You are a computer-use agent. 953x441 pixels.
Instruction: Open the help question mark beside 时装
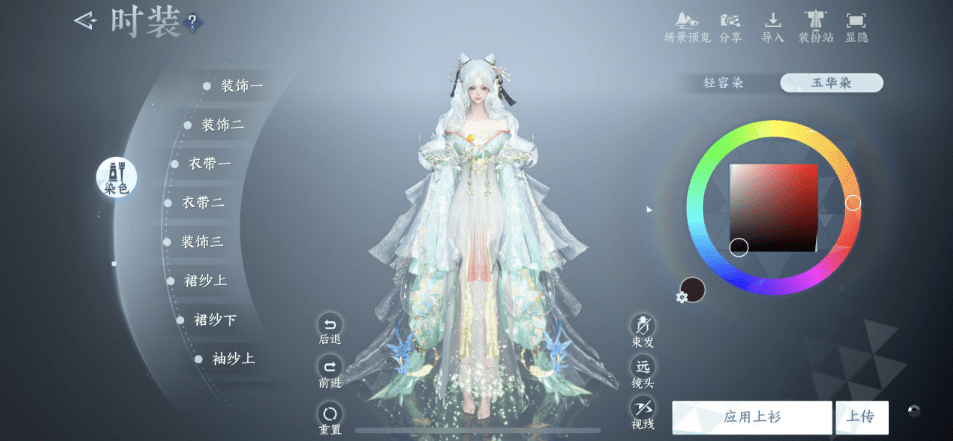[193, 21]
